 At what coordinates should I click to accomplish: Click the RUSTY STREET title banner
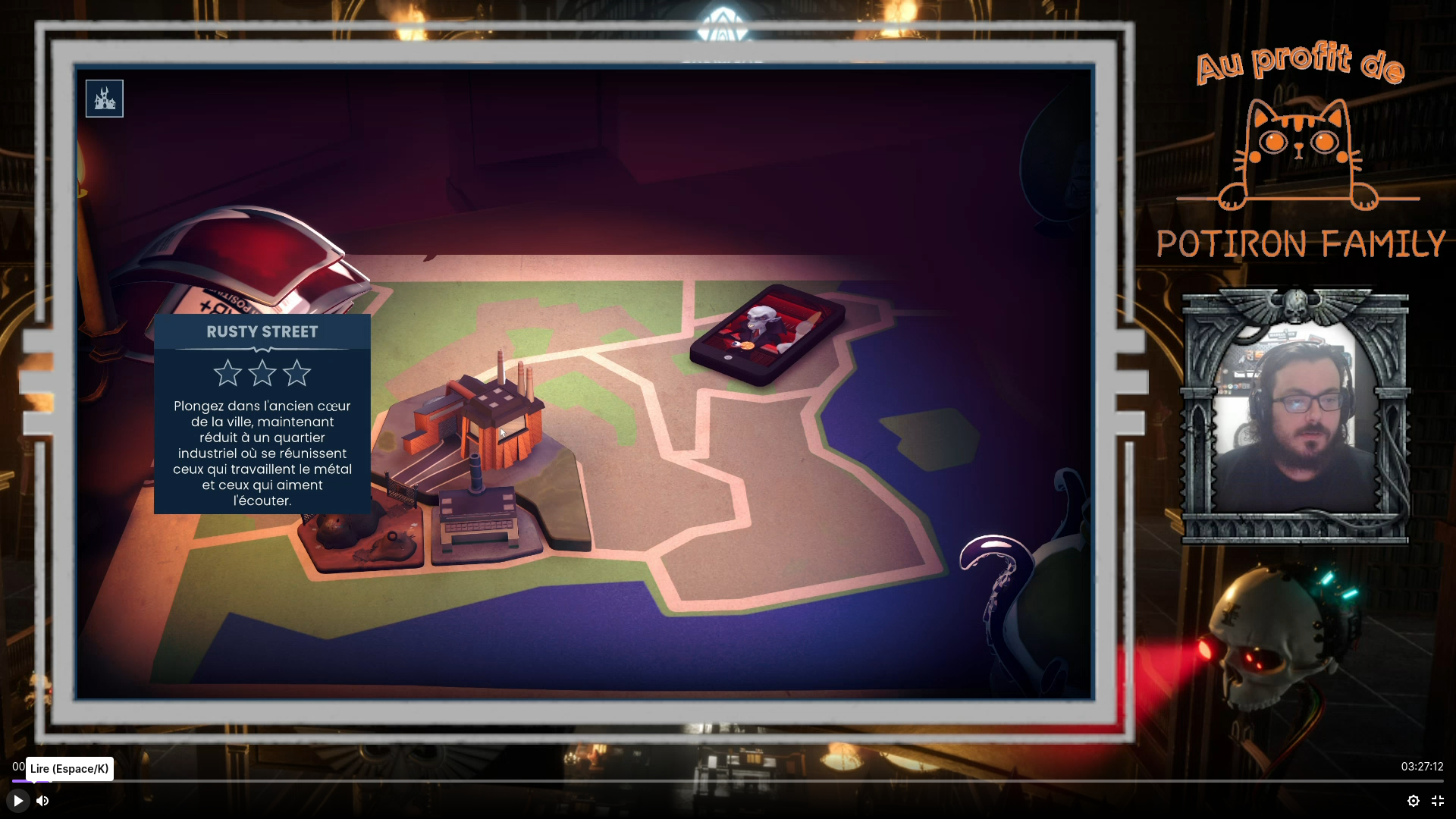(x=262, y=331)
